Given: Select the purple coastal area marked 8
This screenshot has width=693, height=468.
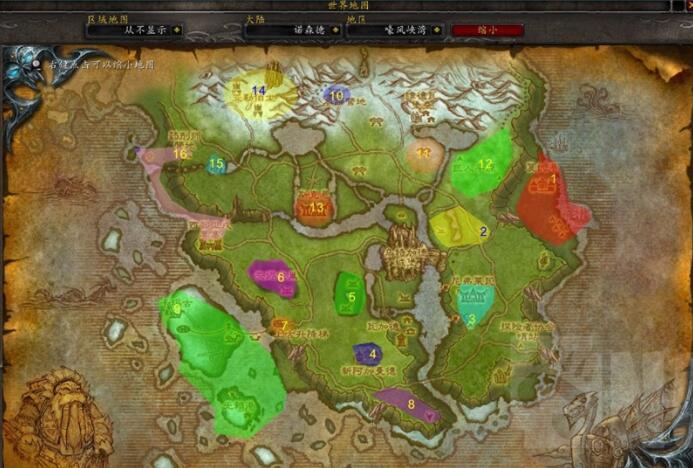Looking at the screenshot, I should click(406, 404).
